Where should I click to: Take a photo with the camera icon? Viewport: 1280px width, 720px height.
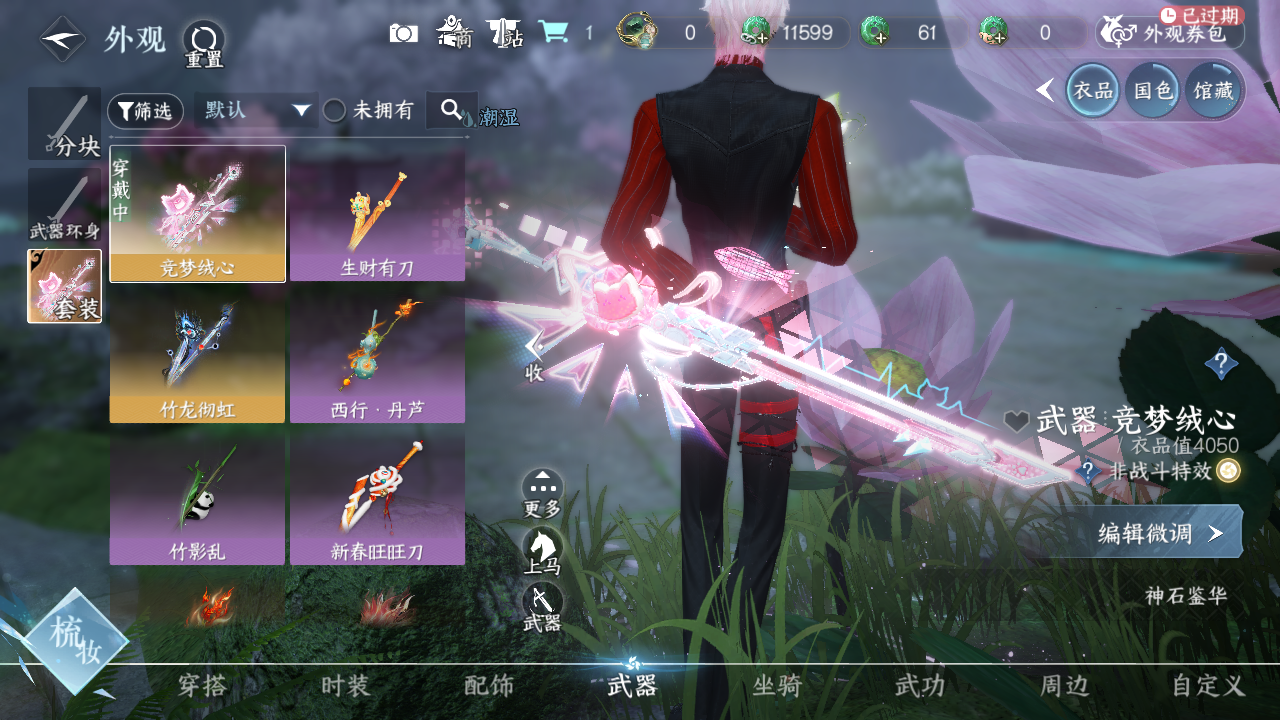pyautogui.click(x=403, y=33)
